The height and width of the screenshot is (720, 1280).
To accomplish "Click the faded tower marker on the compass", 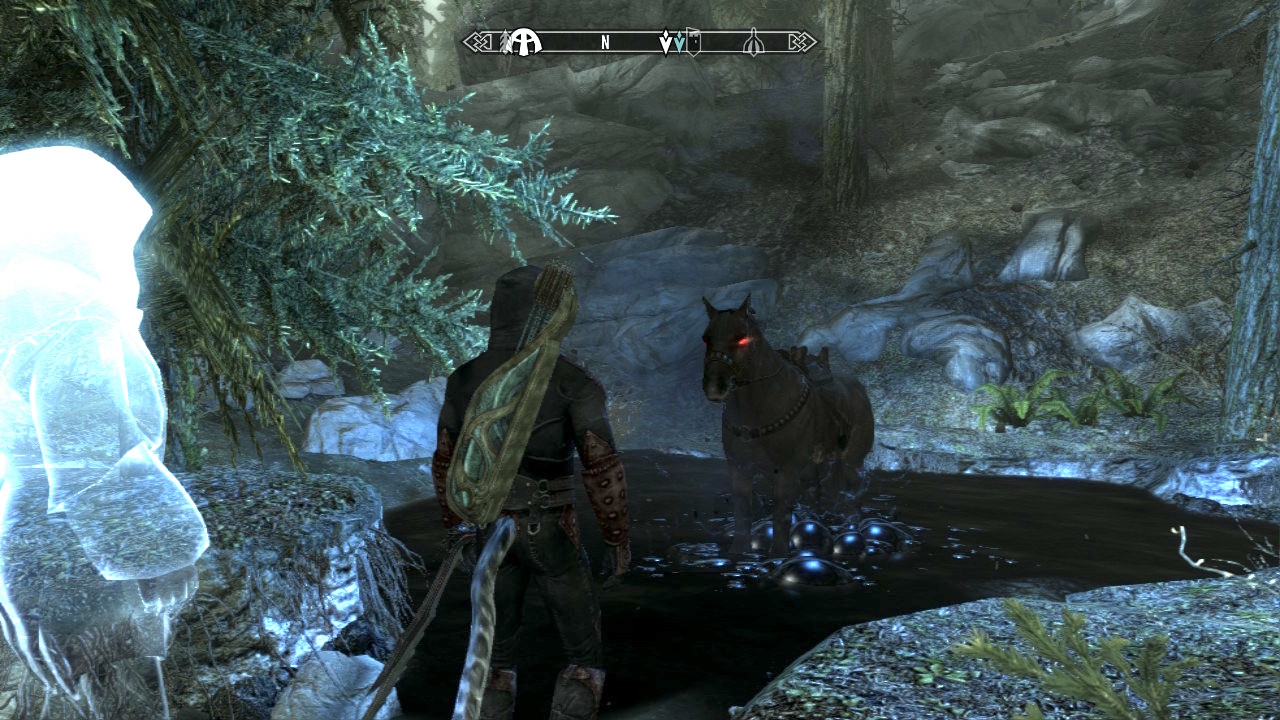I will [754, 43].
